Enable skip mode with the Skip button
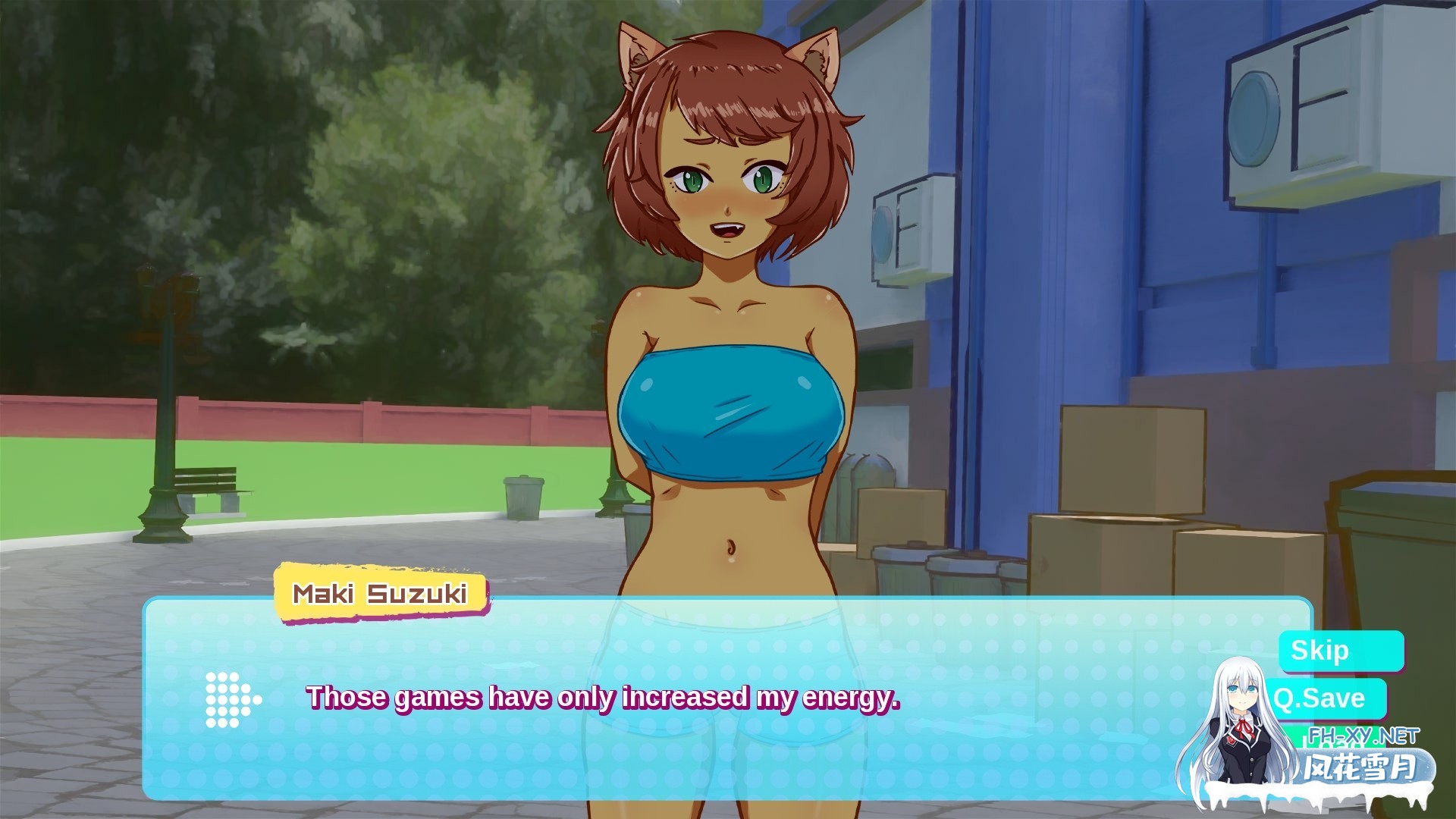Screen dimensions: 1456x819 click(x=1341, y=650)
